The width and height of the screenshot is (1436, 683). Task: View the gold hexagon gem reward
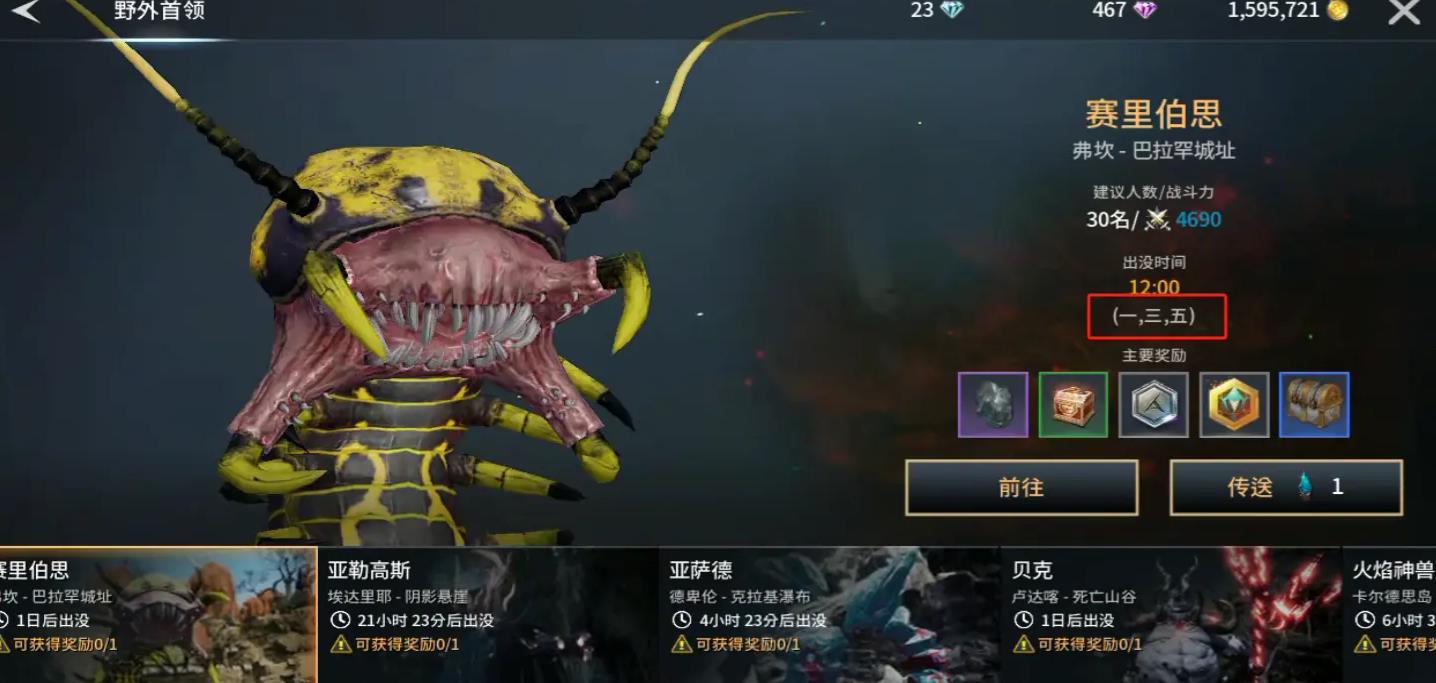pos(1234,405)
